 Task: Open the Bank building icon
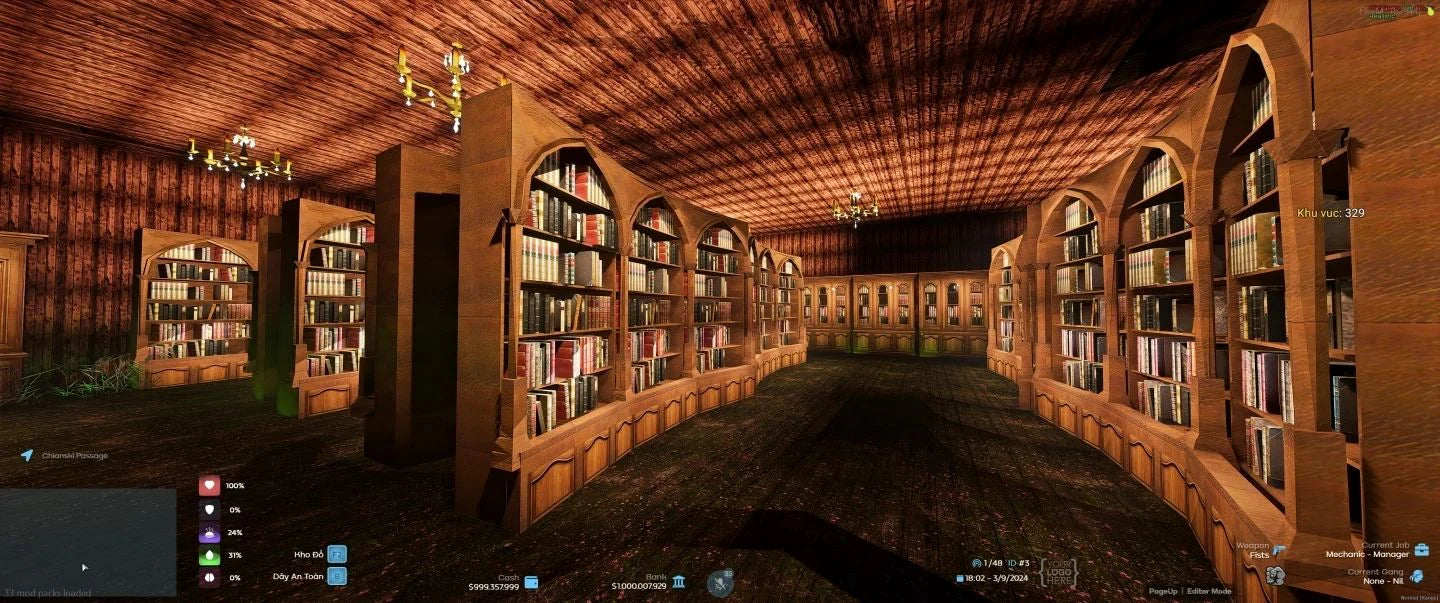pos(679,582)
